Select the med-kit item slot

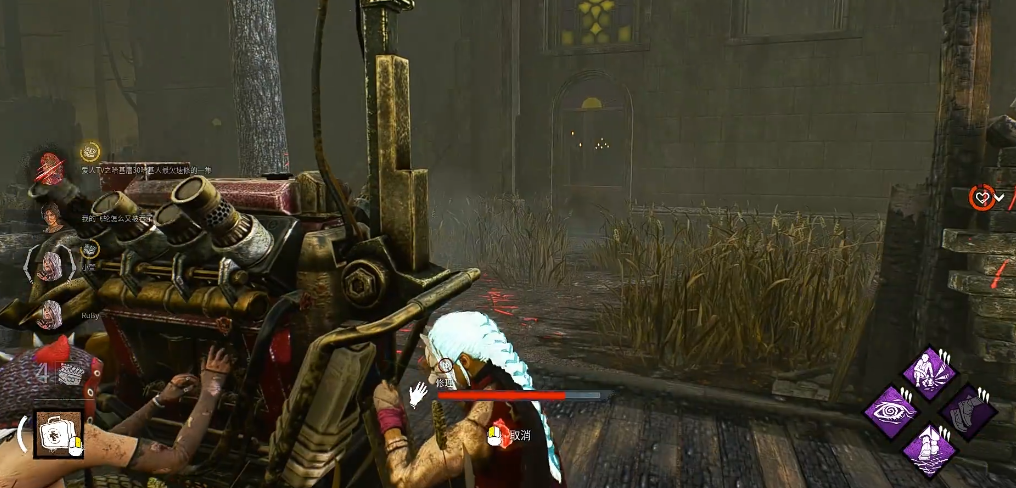(x=57, y=433)
